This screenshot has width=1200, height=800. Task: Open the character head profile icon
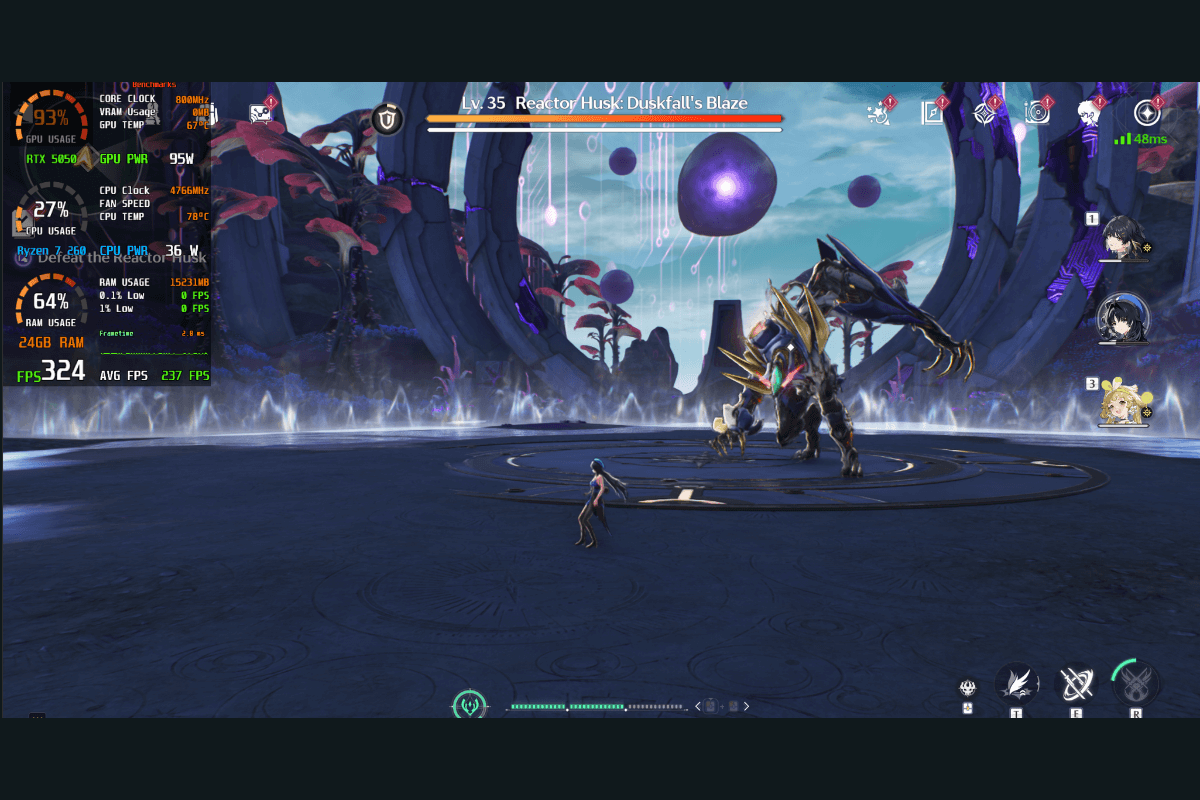click(x=1090, y=113)
